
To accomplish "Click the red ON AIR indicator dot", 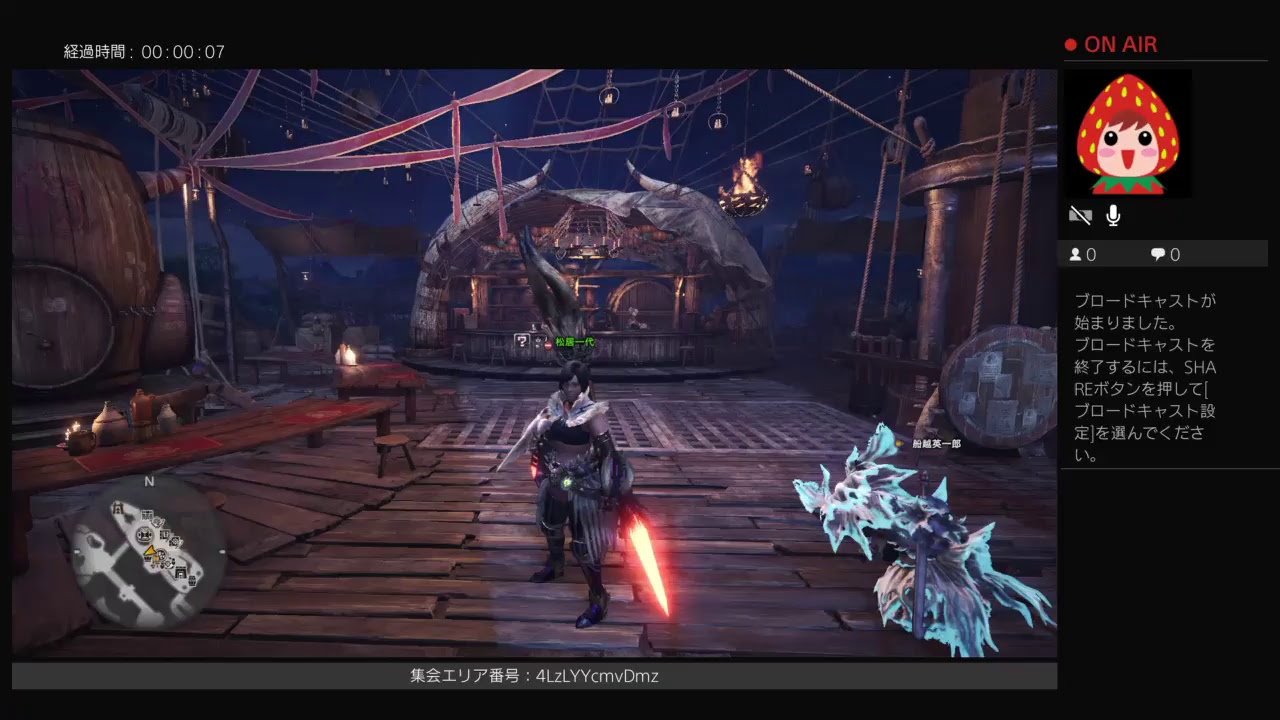I will pos(1069,44).
